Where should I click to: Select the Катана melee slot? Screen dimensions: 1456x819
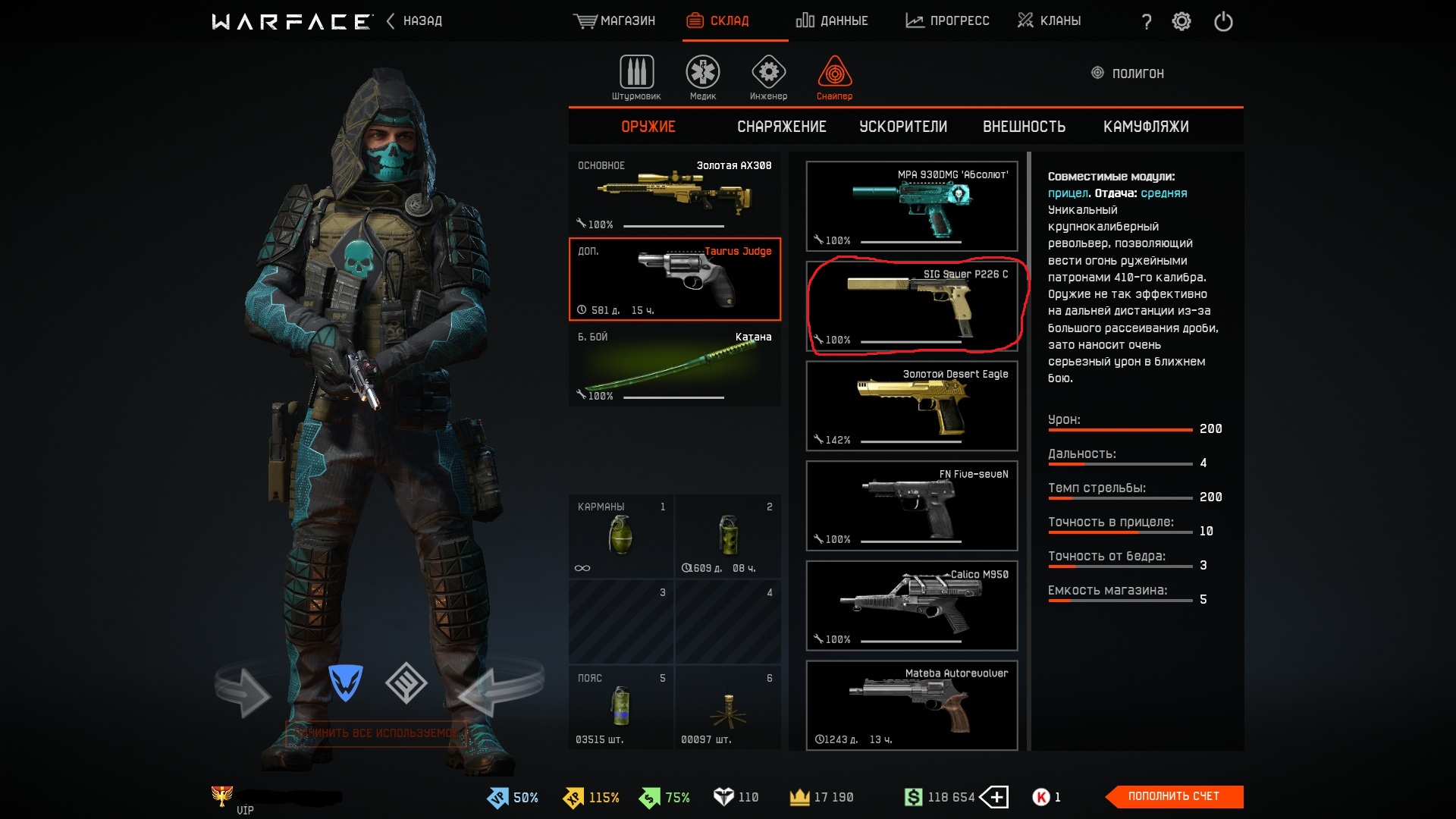(674, 366)
